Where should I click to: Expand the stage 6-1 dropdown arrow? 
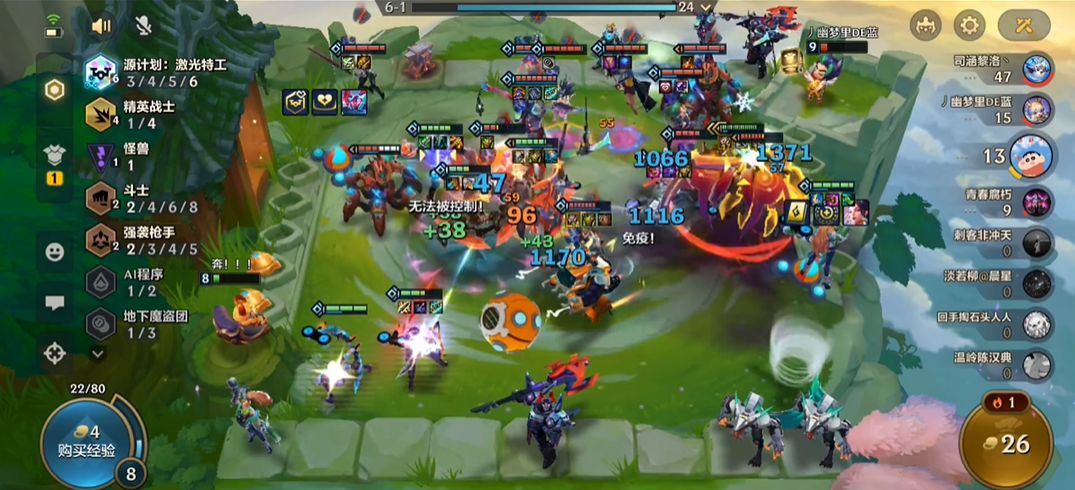pyautogui.click(x=707, y=7)
